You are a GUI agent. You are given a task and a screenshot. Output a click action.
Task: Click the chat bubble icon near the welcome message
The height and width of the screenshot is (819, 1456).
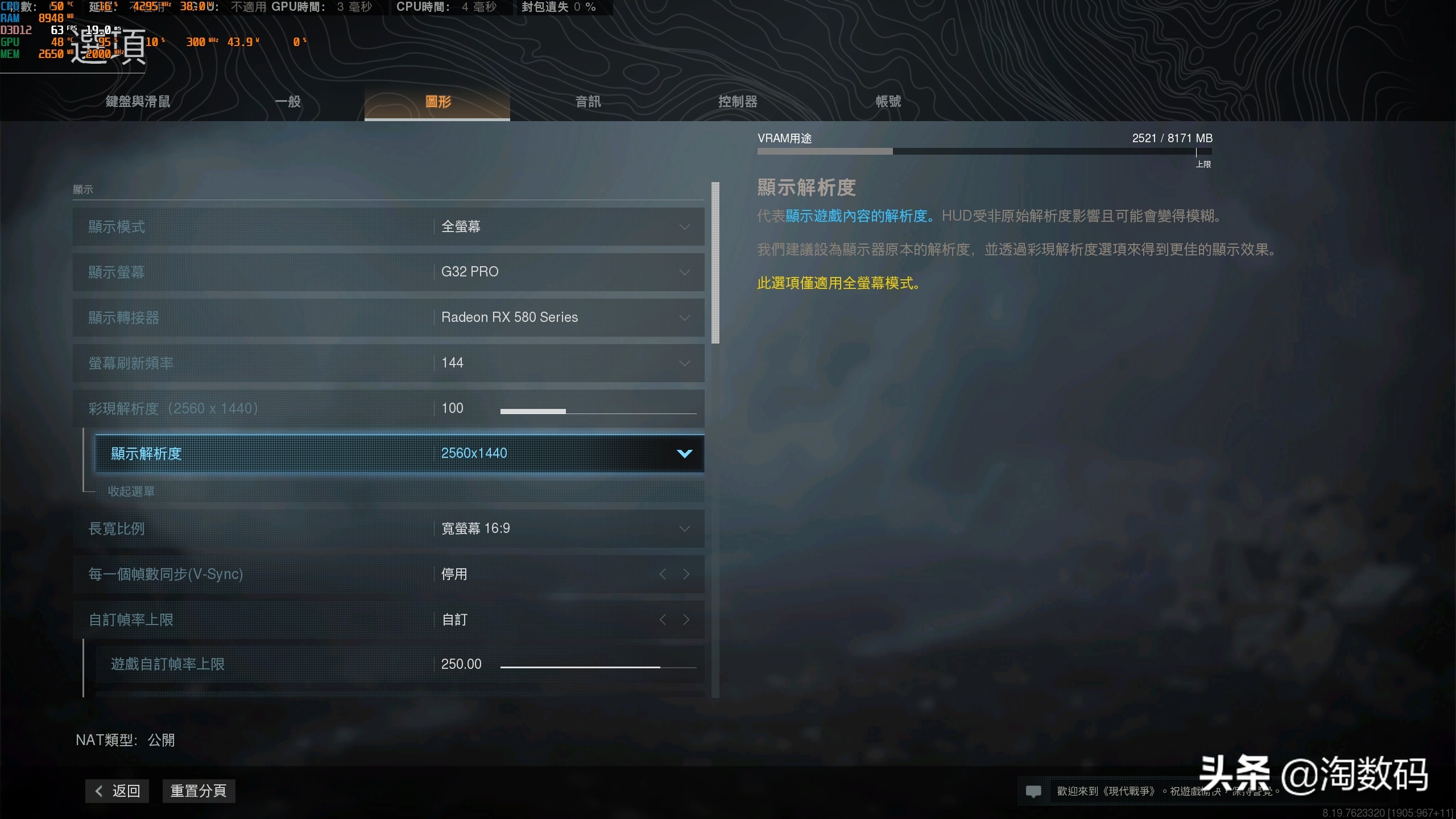pos(1034,791)
